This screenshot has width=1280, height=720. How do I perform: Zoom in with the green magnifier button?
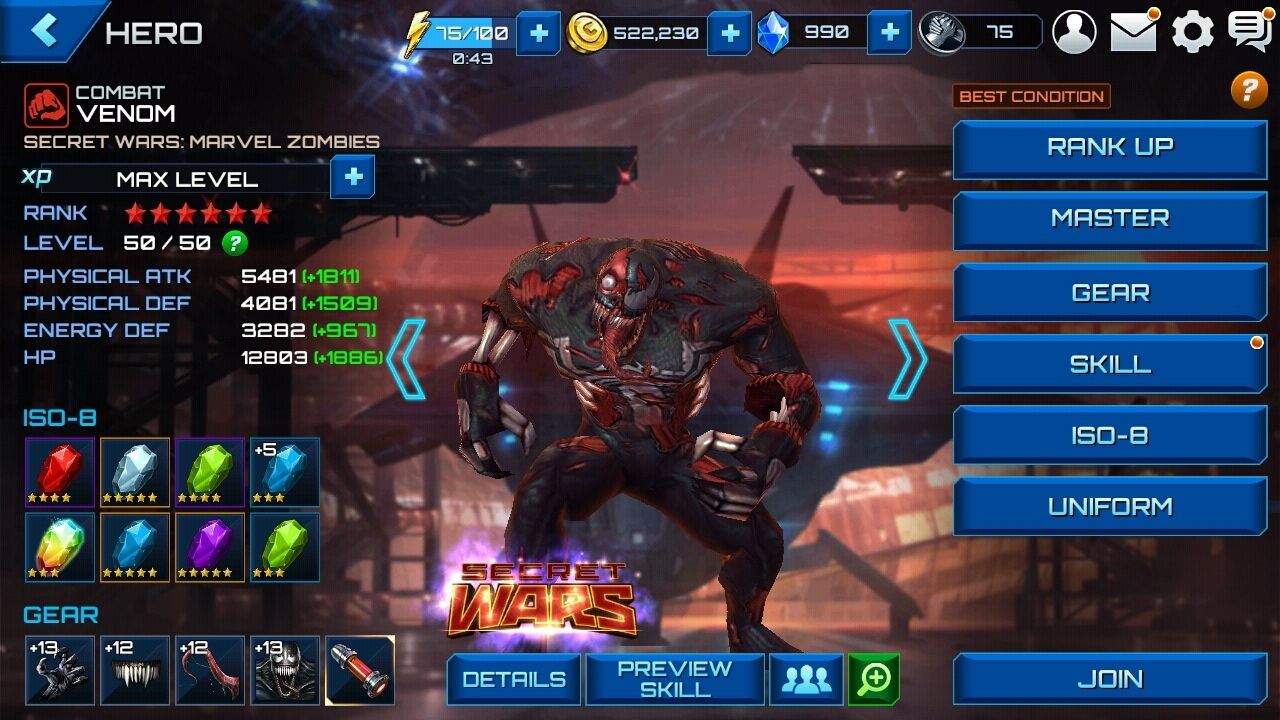(x=874, y=680)
